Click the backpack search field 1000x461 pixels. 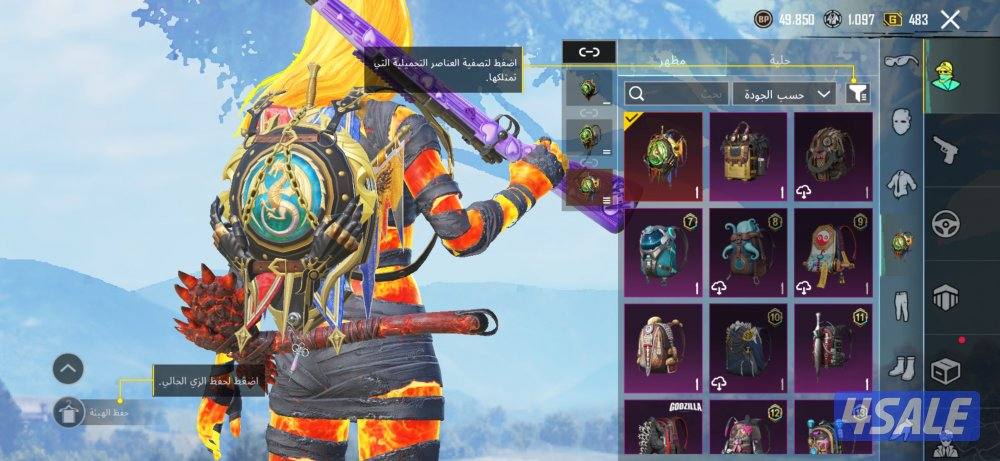(675, 93)
